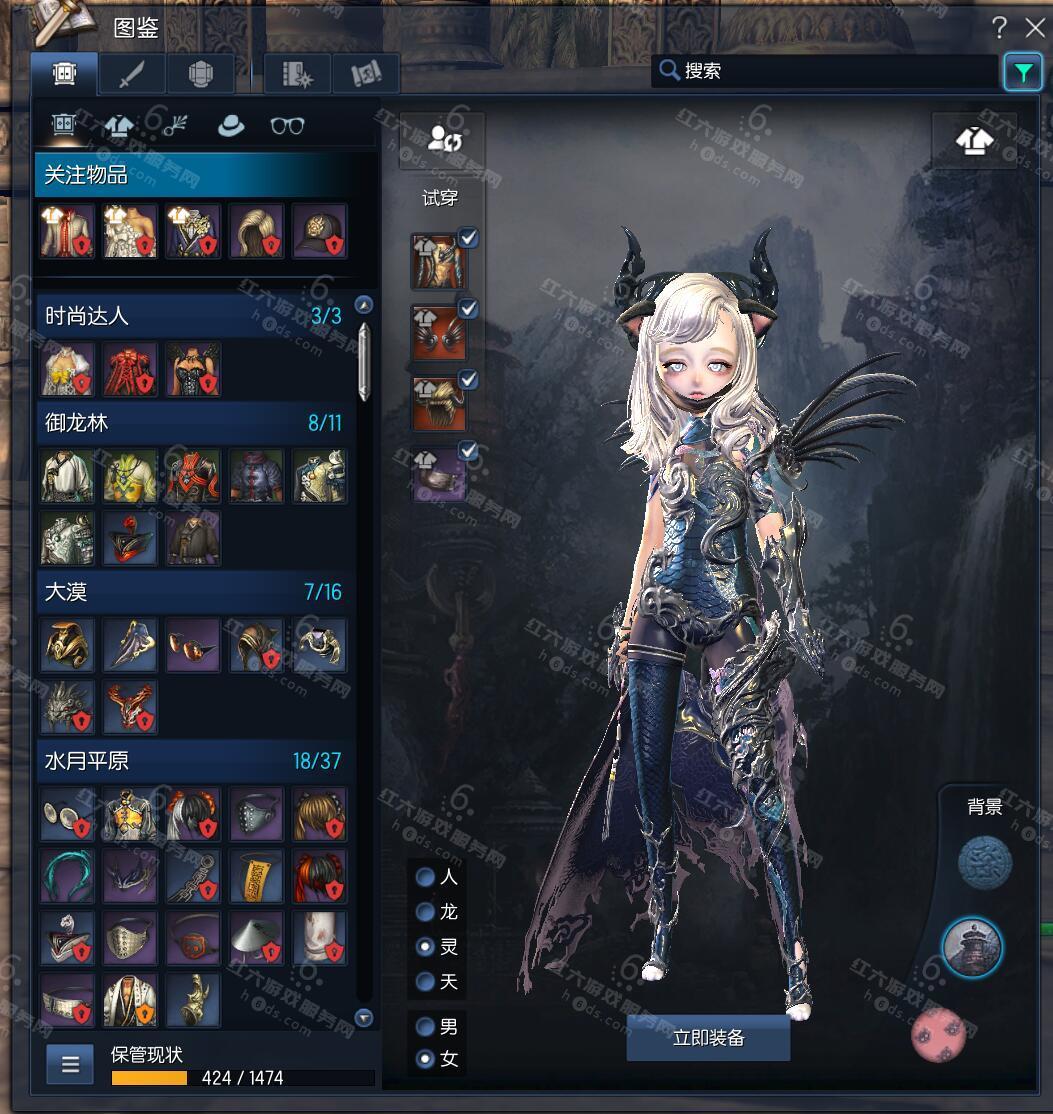Click the character swap button above 试穿
The width and height of the screenshot is (1053, 1114).
443,140
